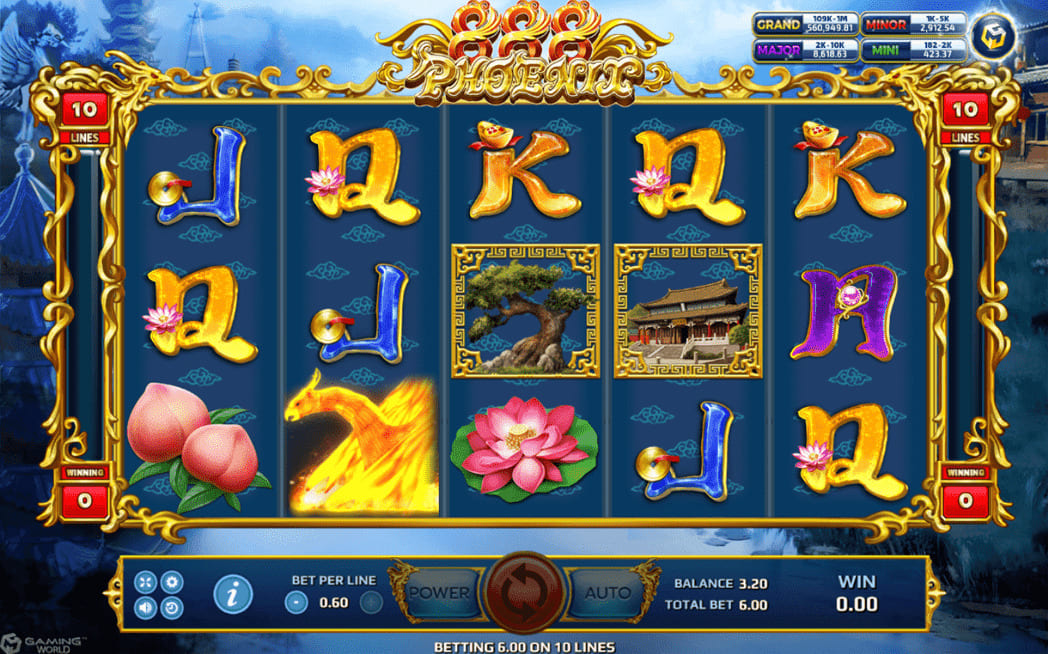Screen dimensions: 1048x654
Task: Open the info paytable button
Action: (233, 594)
